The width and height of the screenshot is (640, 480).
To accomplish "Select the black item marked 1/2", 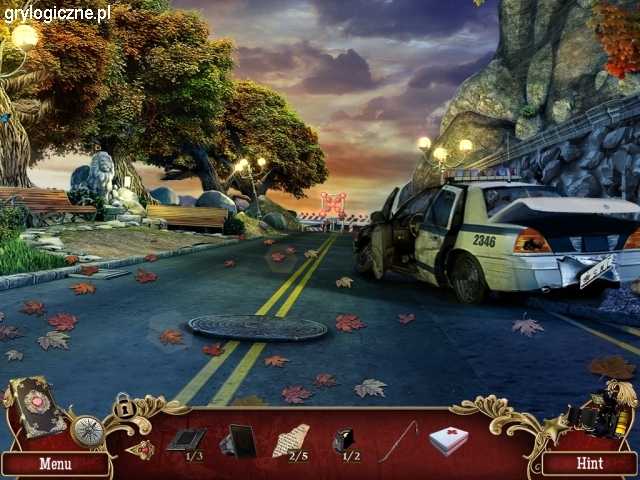I will 346,439.
